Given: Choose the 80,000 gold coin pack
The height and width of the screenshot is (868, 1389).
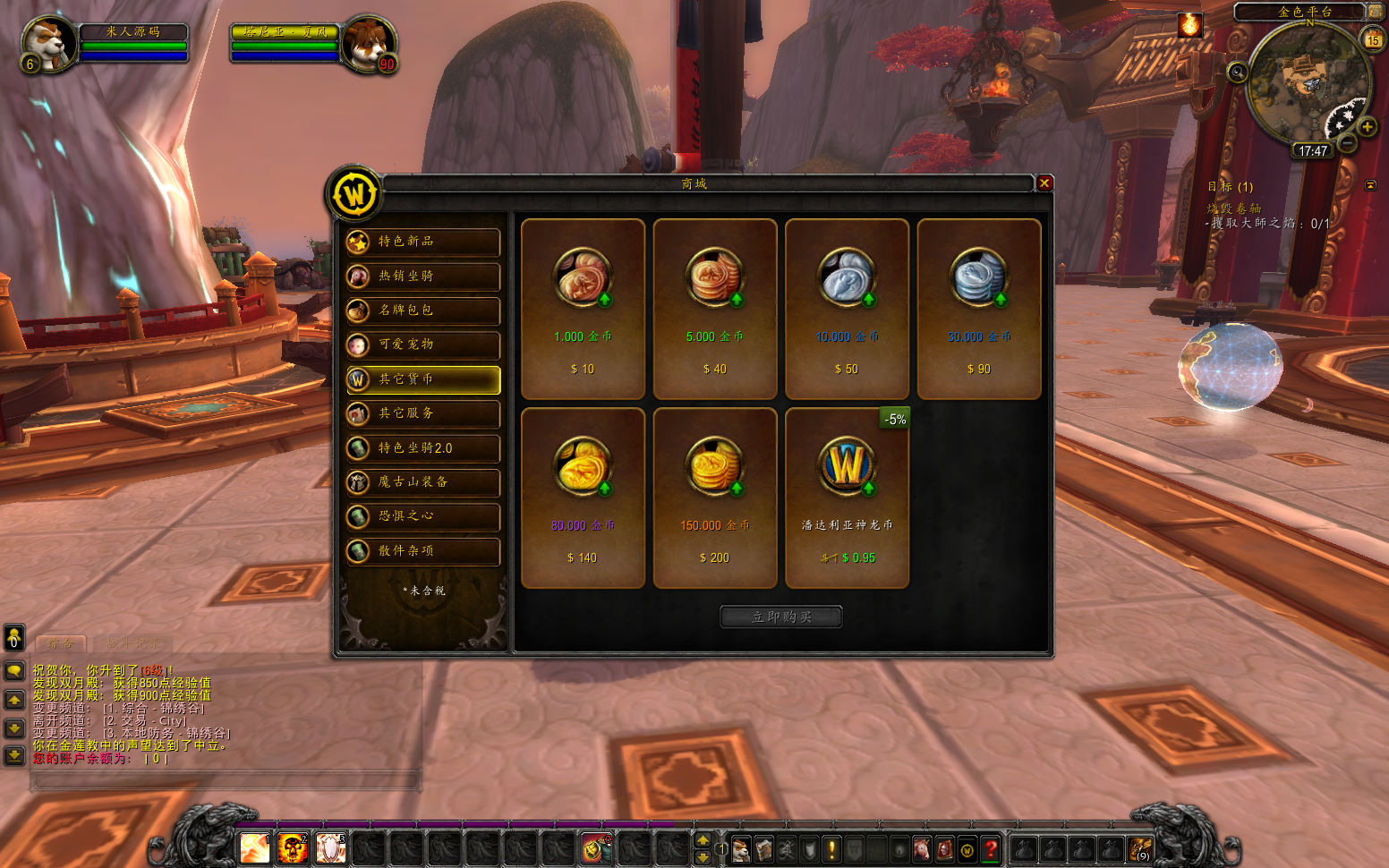Looking at the screenshot, I should (x=583, y=498).
